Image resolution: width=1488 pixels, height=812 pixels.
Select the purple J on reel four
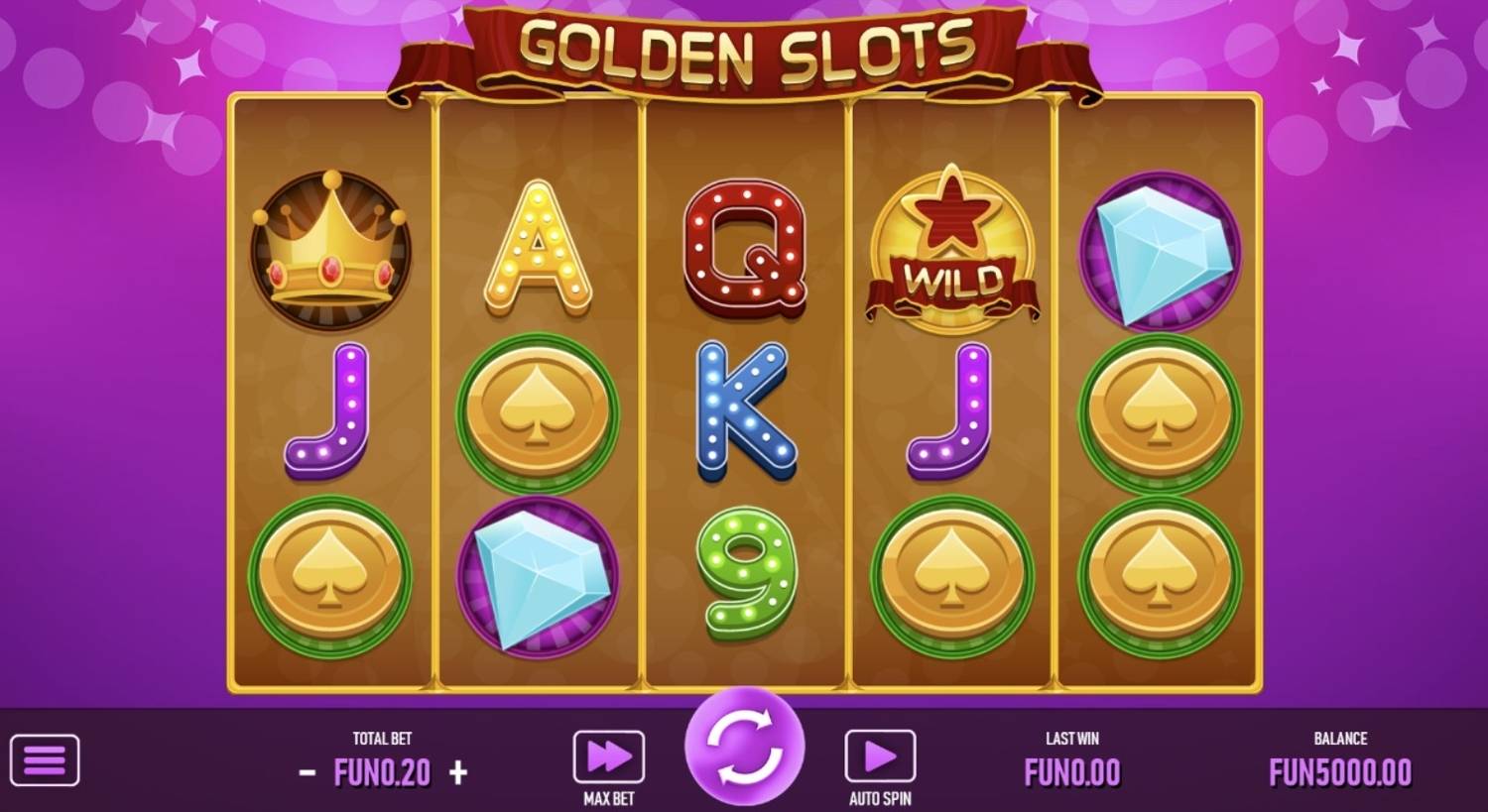pyautogui.click(x=949, y=411)
